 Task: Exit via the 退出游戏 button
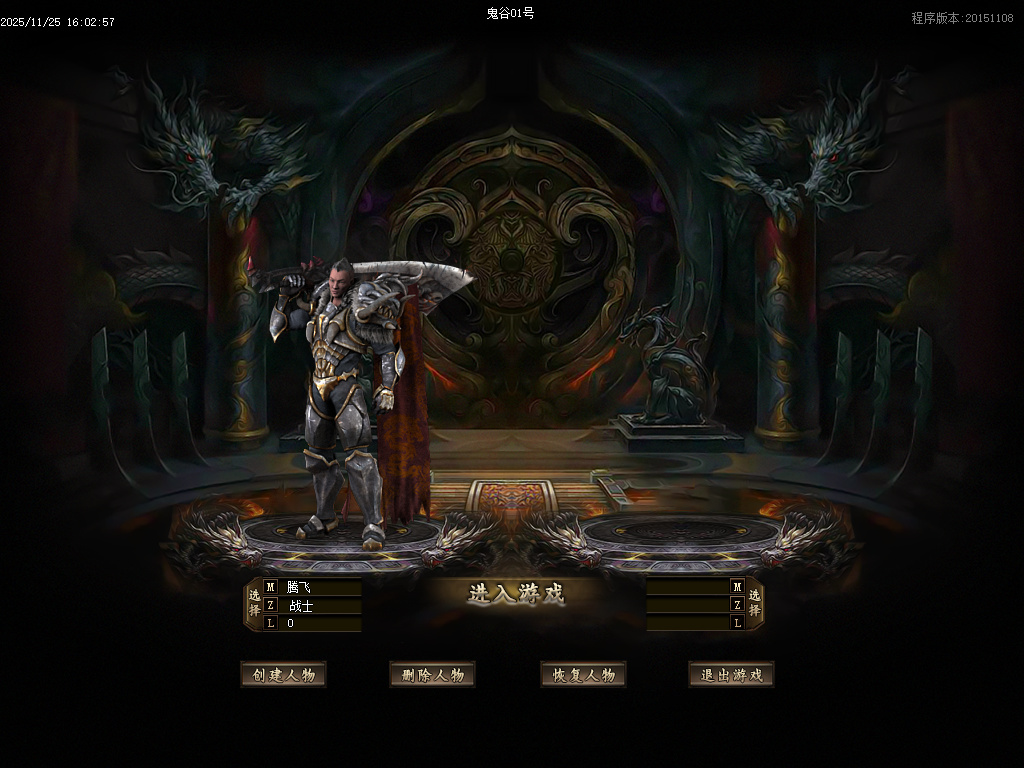coord(731,675)
